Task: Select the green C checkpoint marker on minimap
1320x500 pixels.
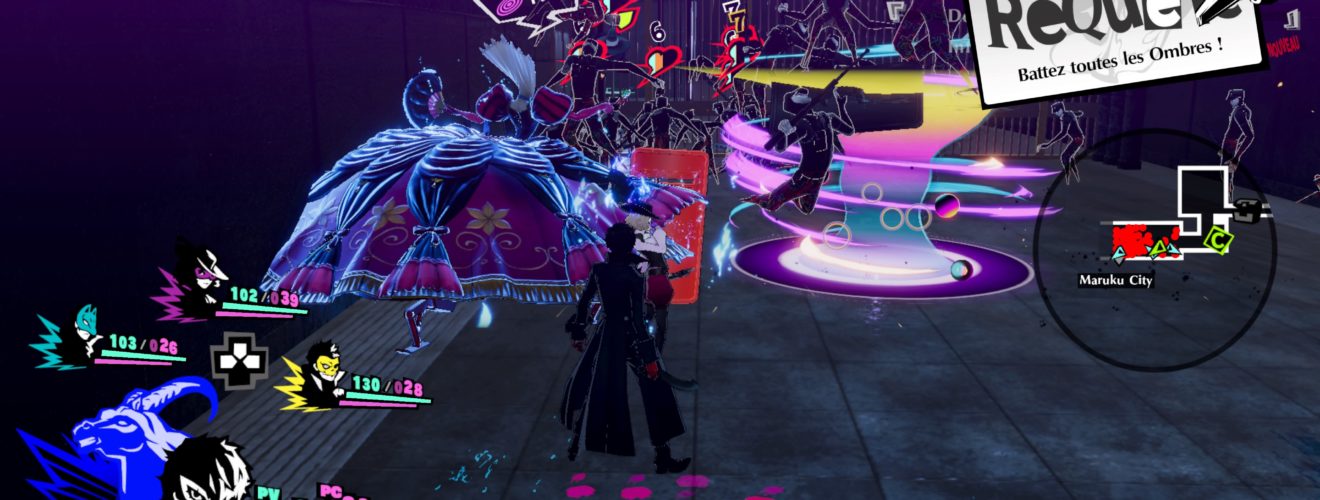Action: tap(1217, 239)
